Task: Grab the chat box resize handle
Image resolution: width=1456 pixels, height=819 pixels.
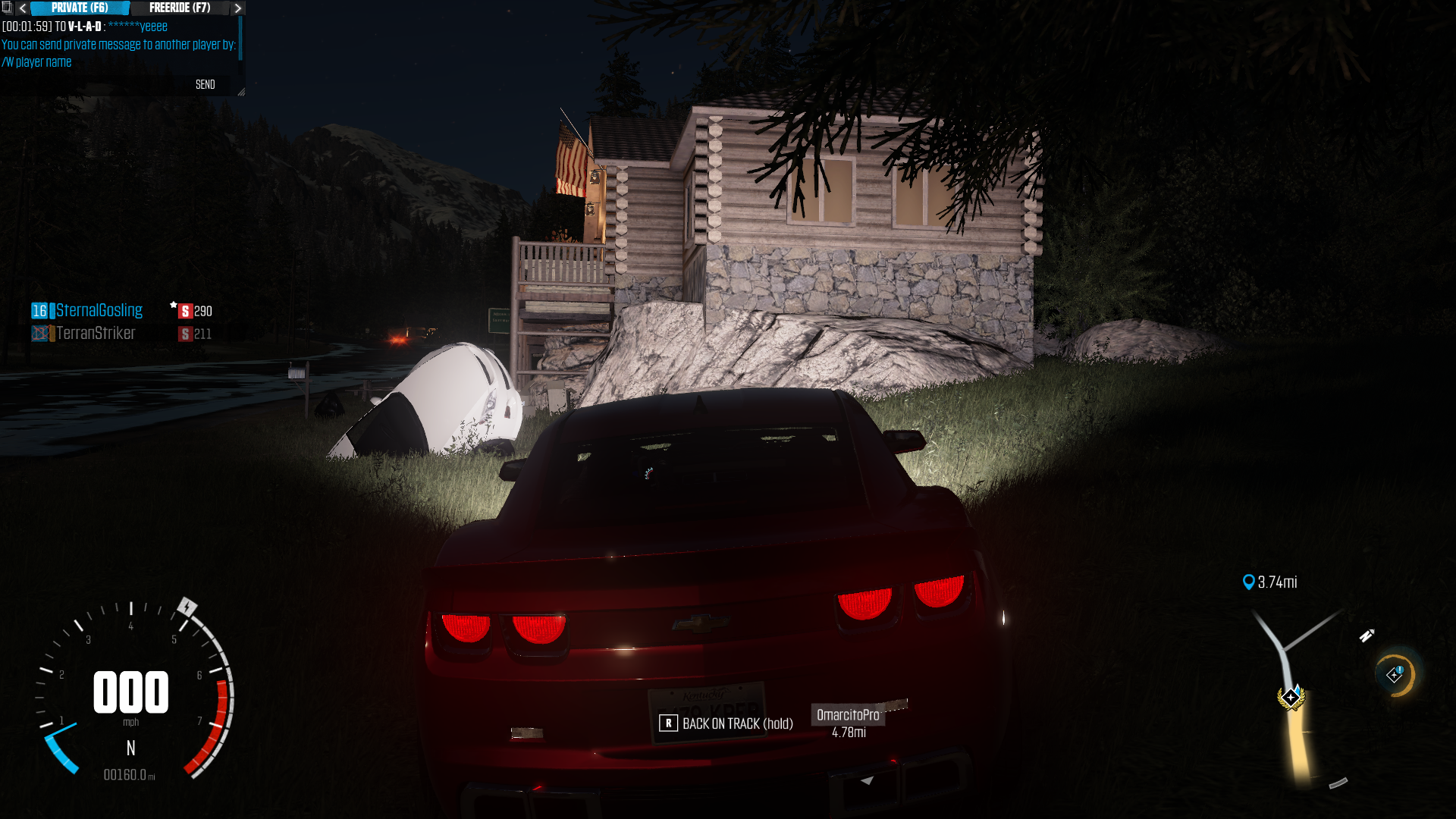Action: (x=241, y=92)
